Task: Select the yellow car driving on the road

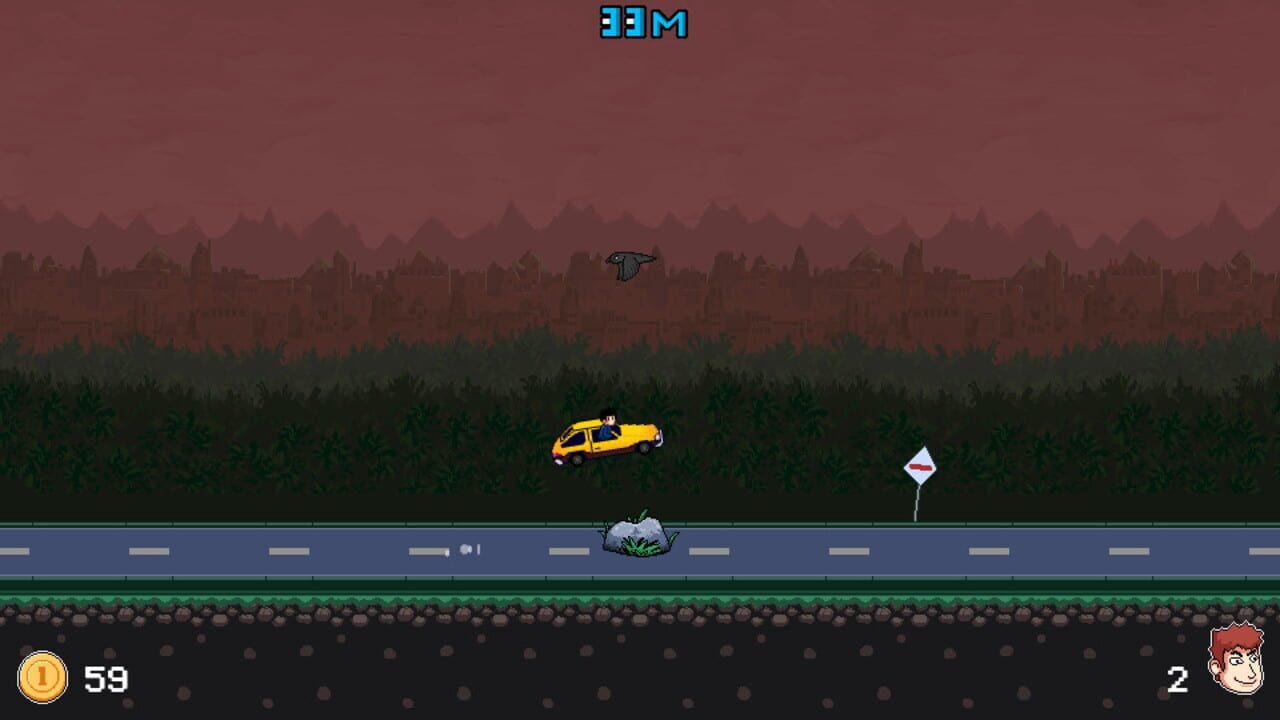Action: tap(605, 440)
